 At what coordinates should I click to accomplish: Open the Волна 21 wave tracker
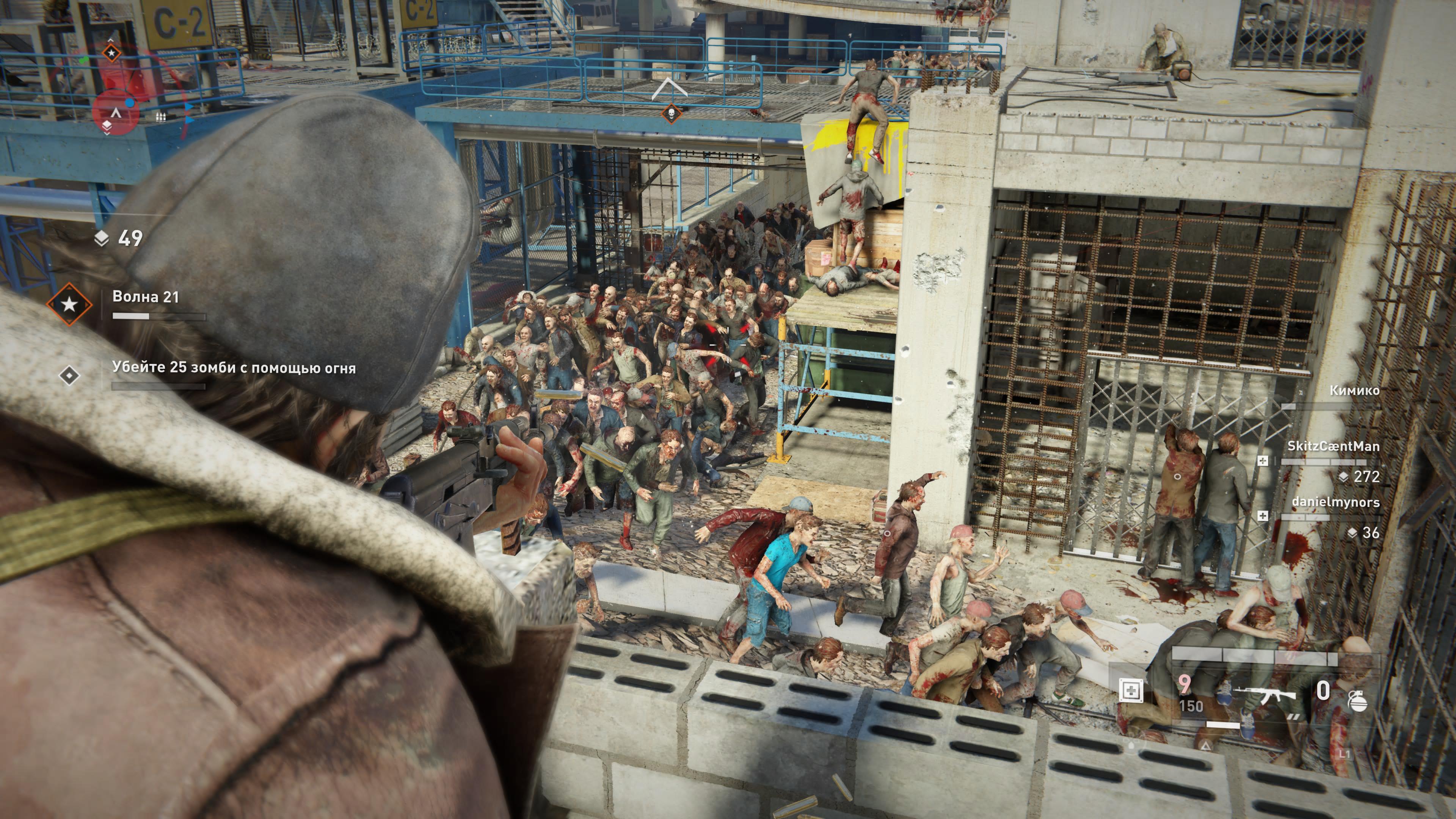click(146, 297)
